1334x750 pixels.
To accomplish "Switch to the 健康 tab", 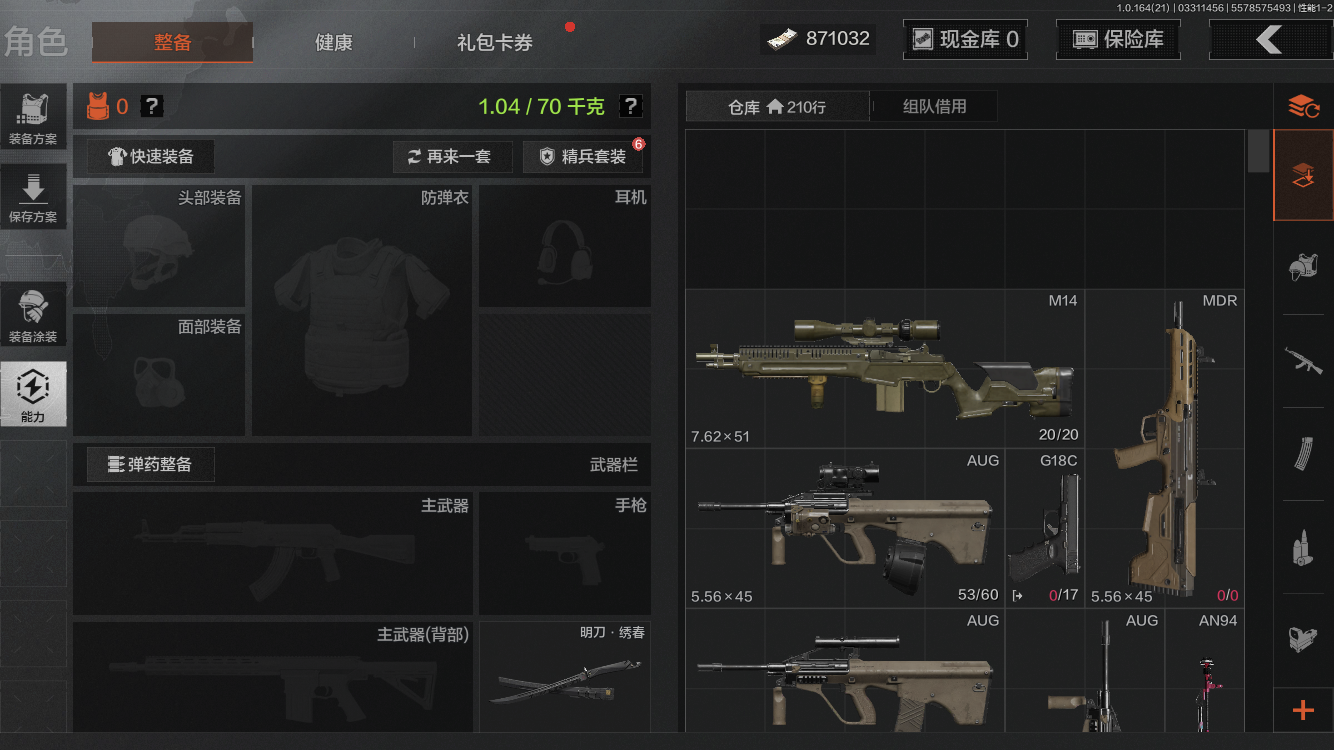I will (x=333, y=43).
